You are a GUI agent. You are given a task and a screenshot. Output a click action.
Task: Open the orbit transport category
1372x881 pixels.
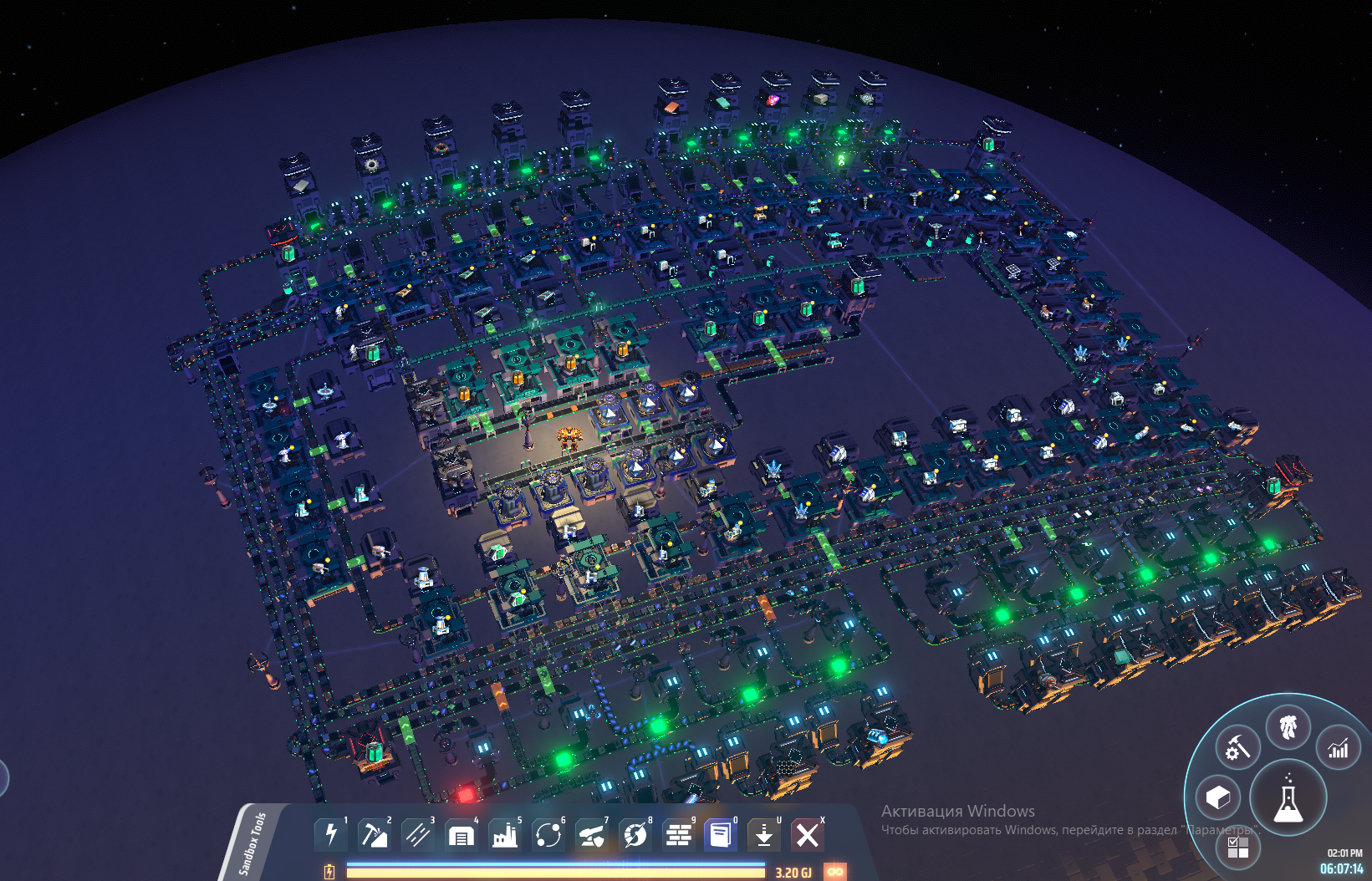point(548,834)
